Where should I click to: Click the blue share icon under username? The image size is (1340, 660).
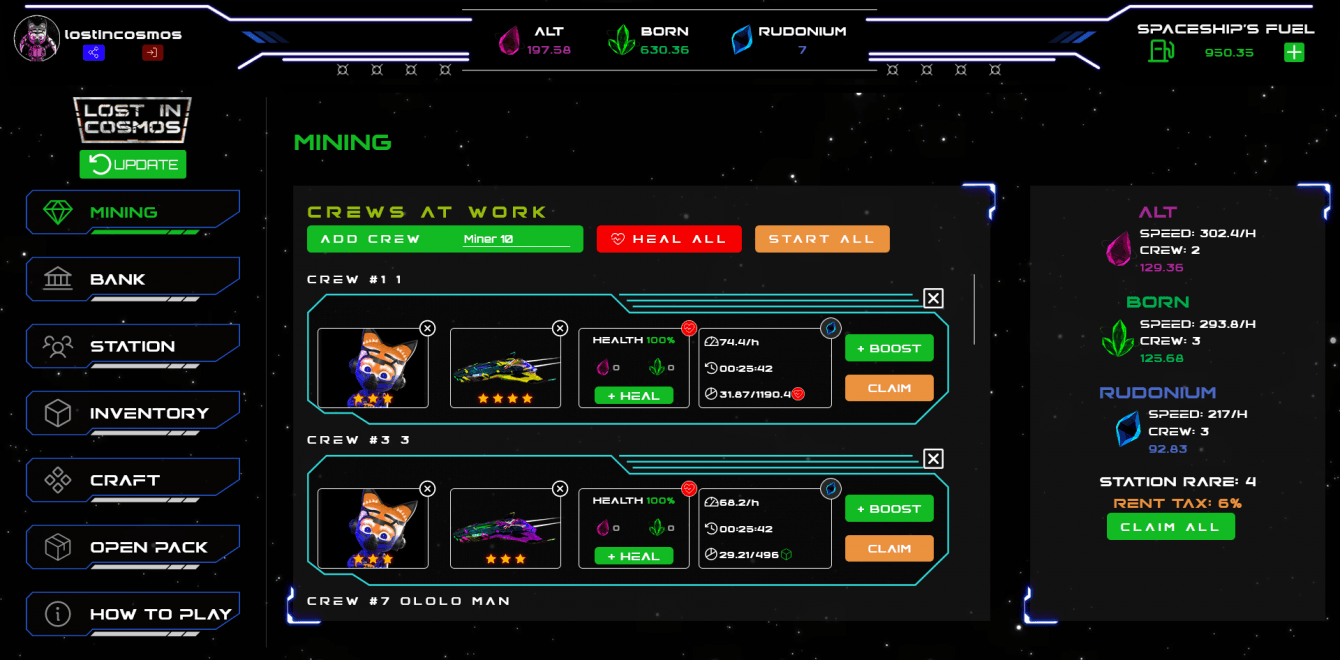click(x=94, y=53)
